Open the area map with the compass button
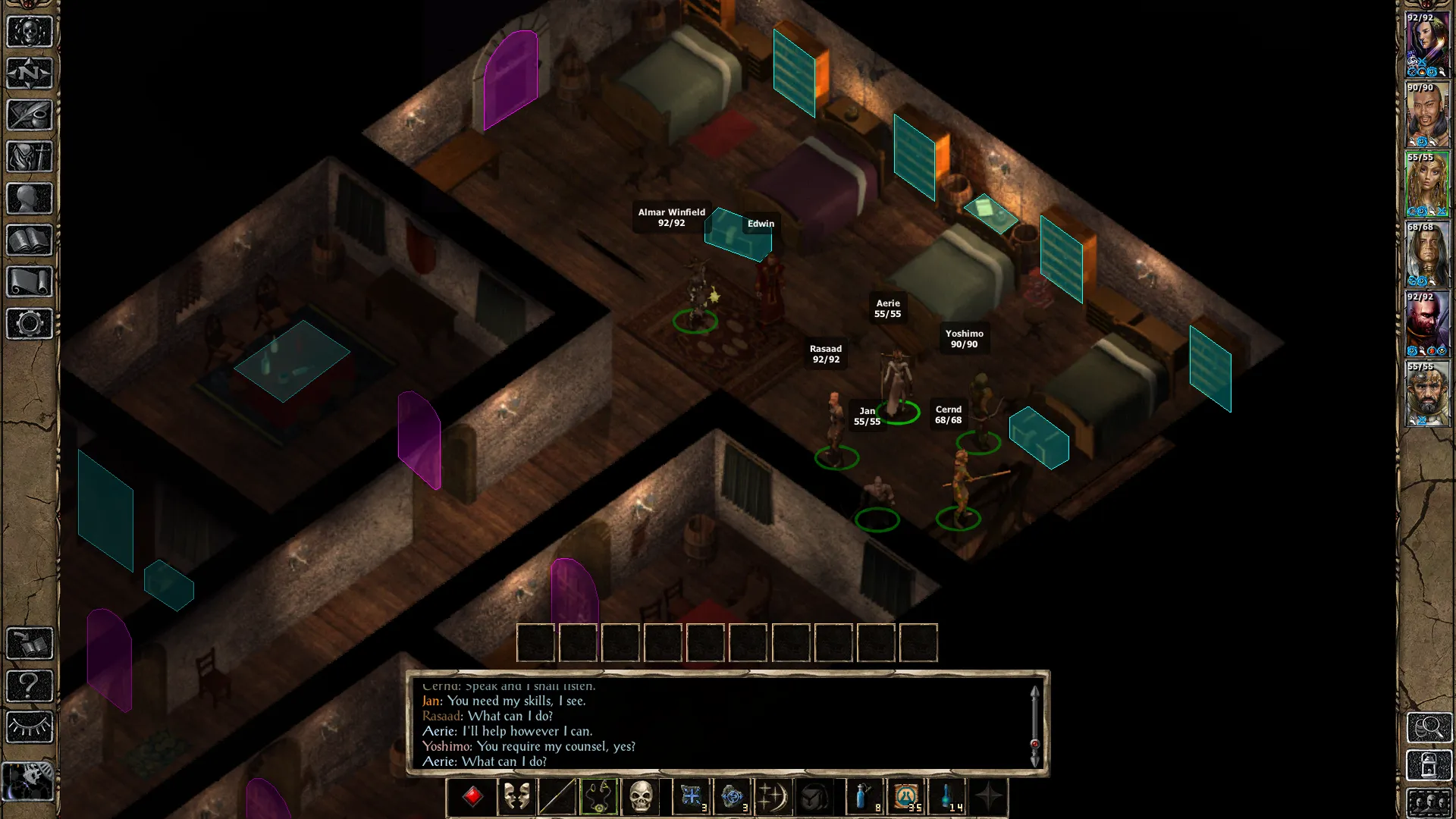 [29, 74]
